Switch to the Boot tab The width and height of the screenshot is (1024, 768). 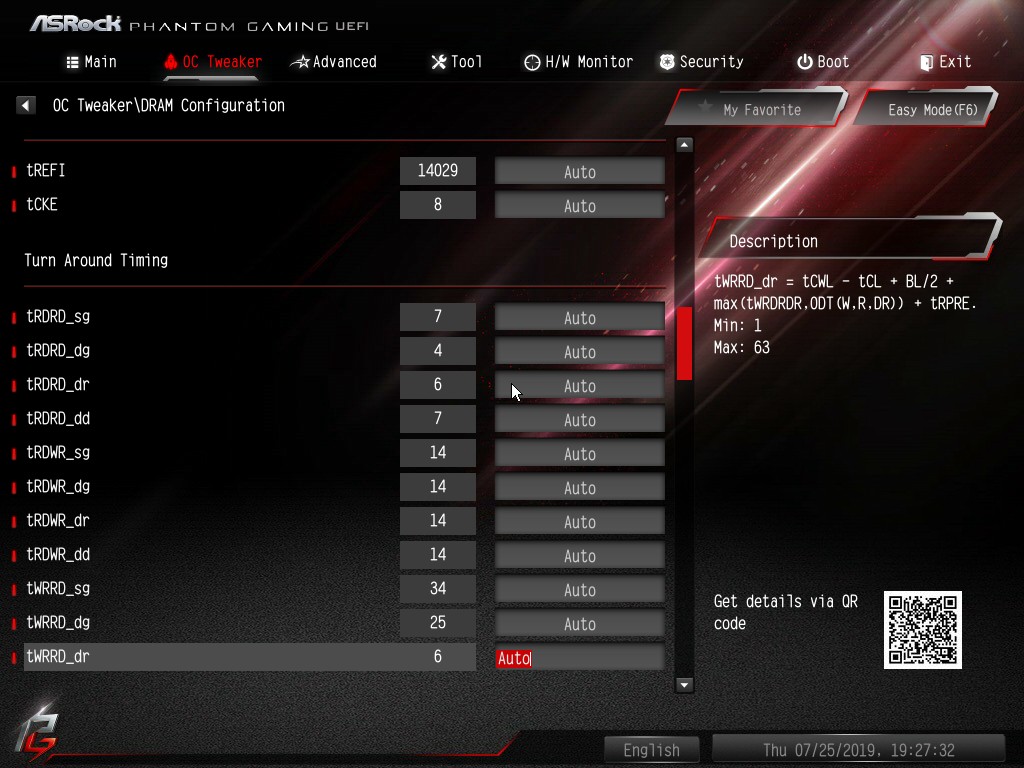[x=822, y=62]
